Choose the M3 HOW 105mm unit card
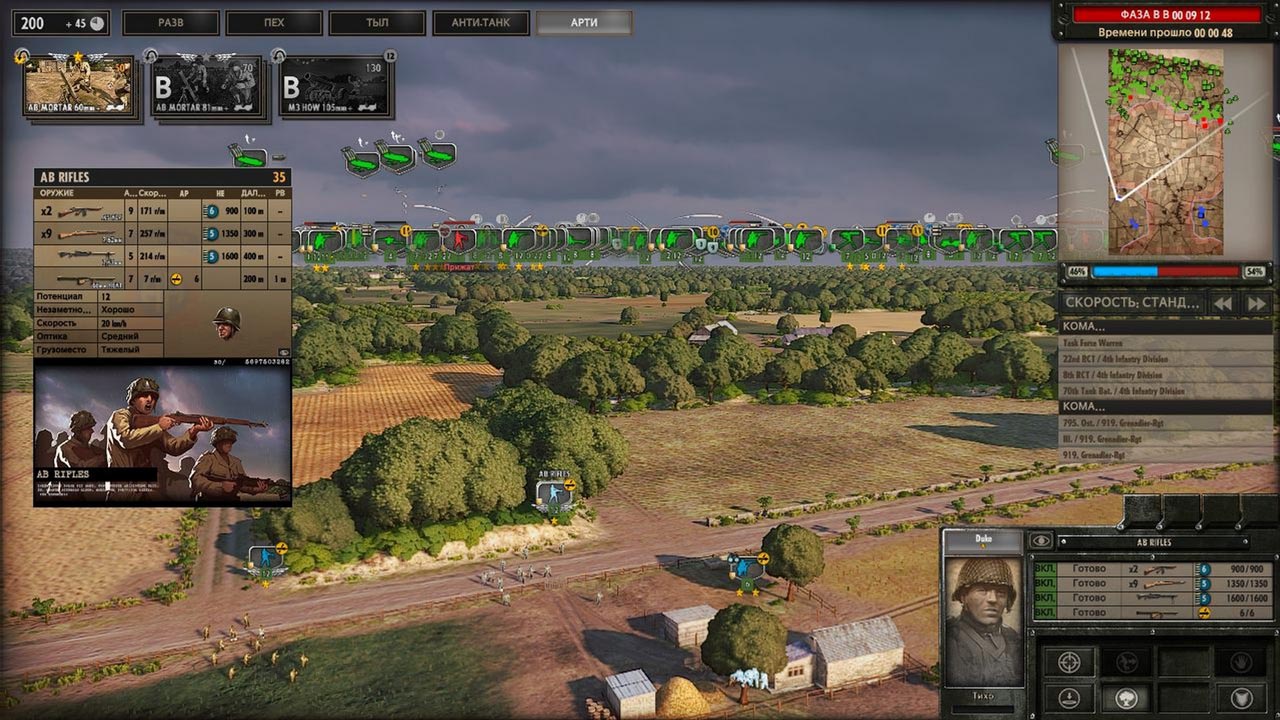 [x=335, y=88]
